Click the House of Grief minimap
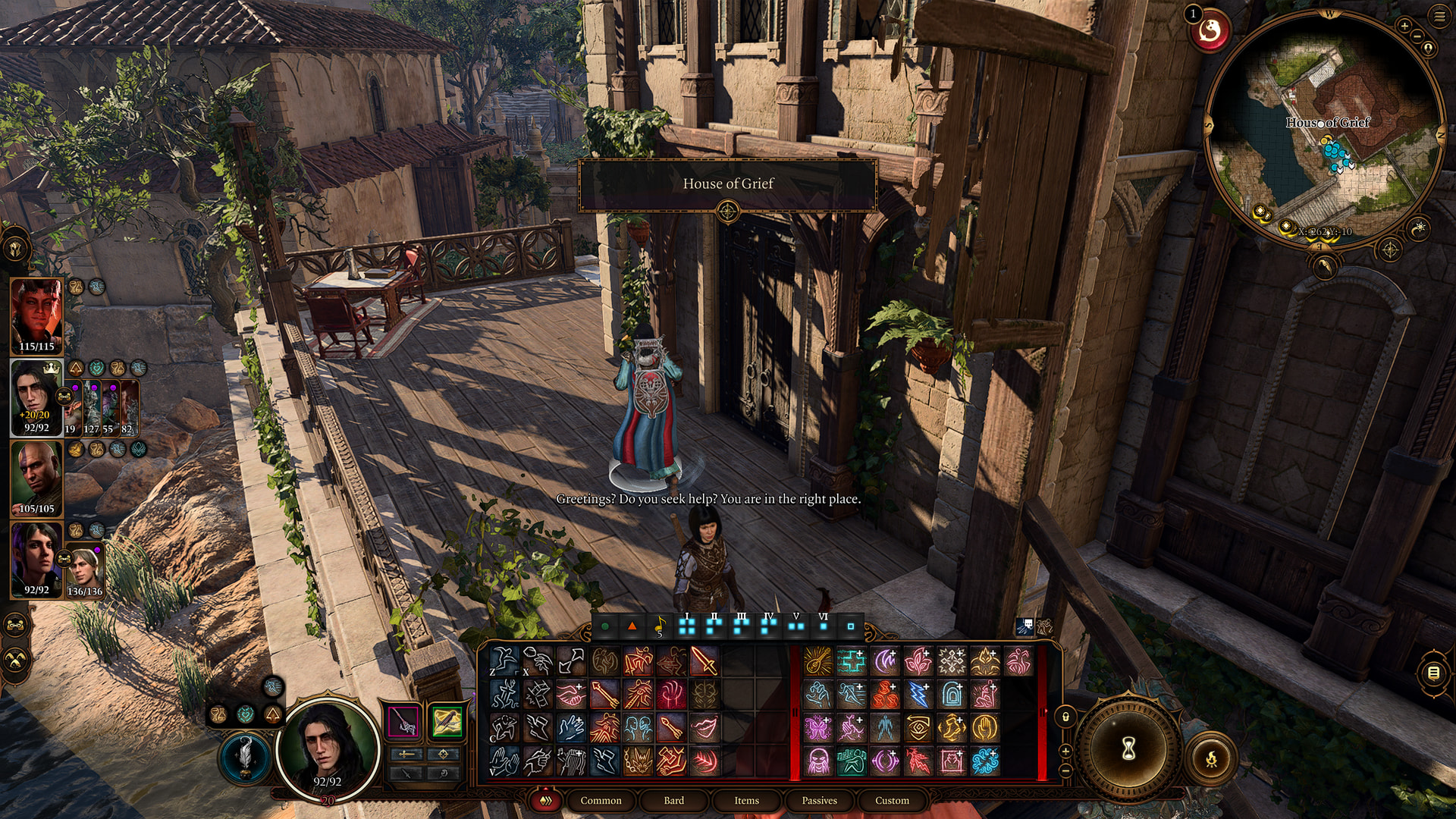Screen dimensions: 1456x819 click(1325, 129)
